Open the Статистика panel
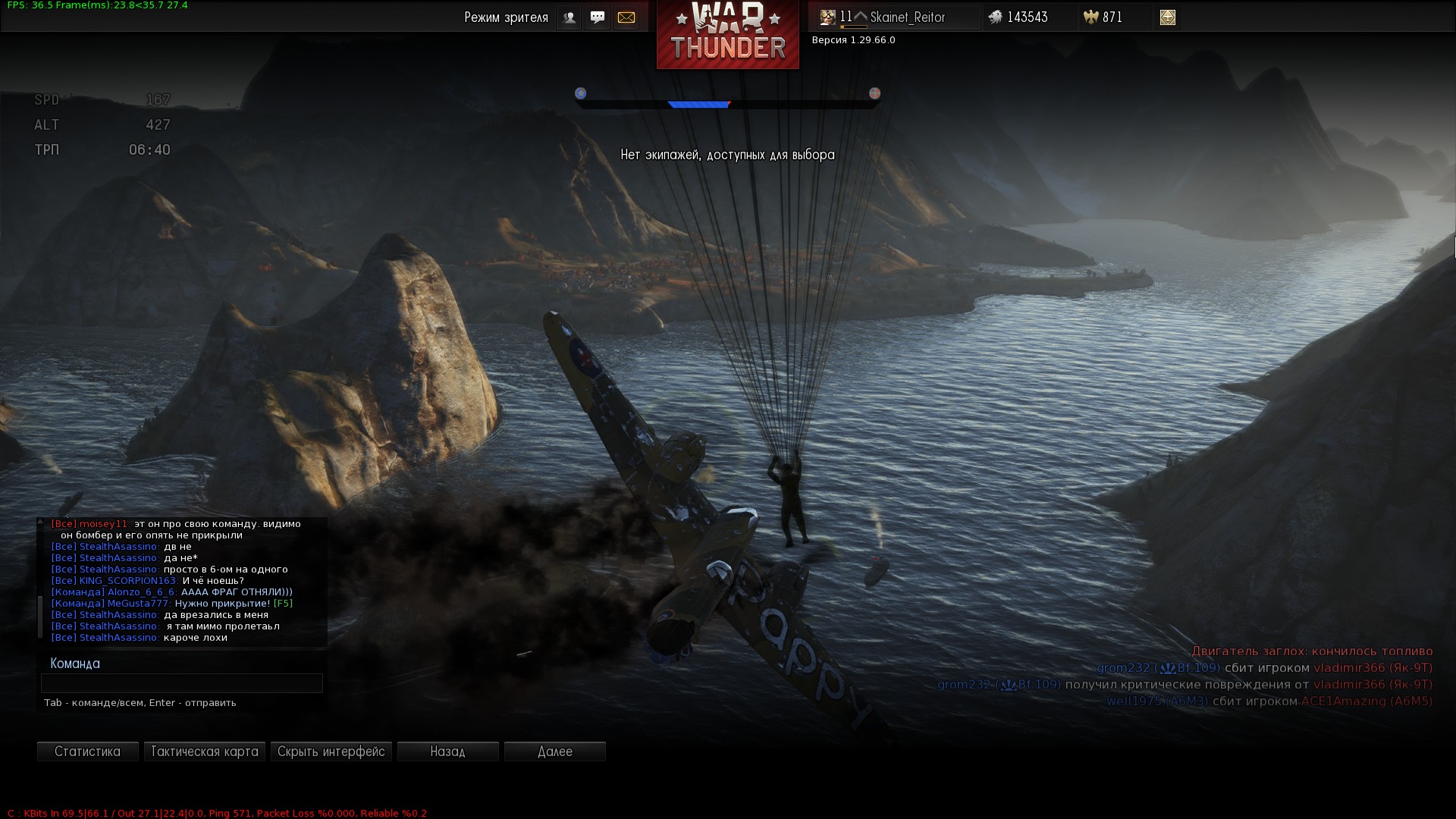This screenshot has height=819, width=1456. point(87,752)
